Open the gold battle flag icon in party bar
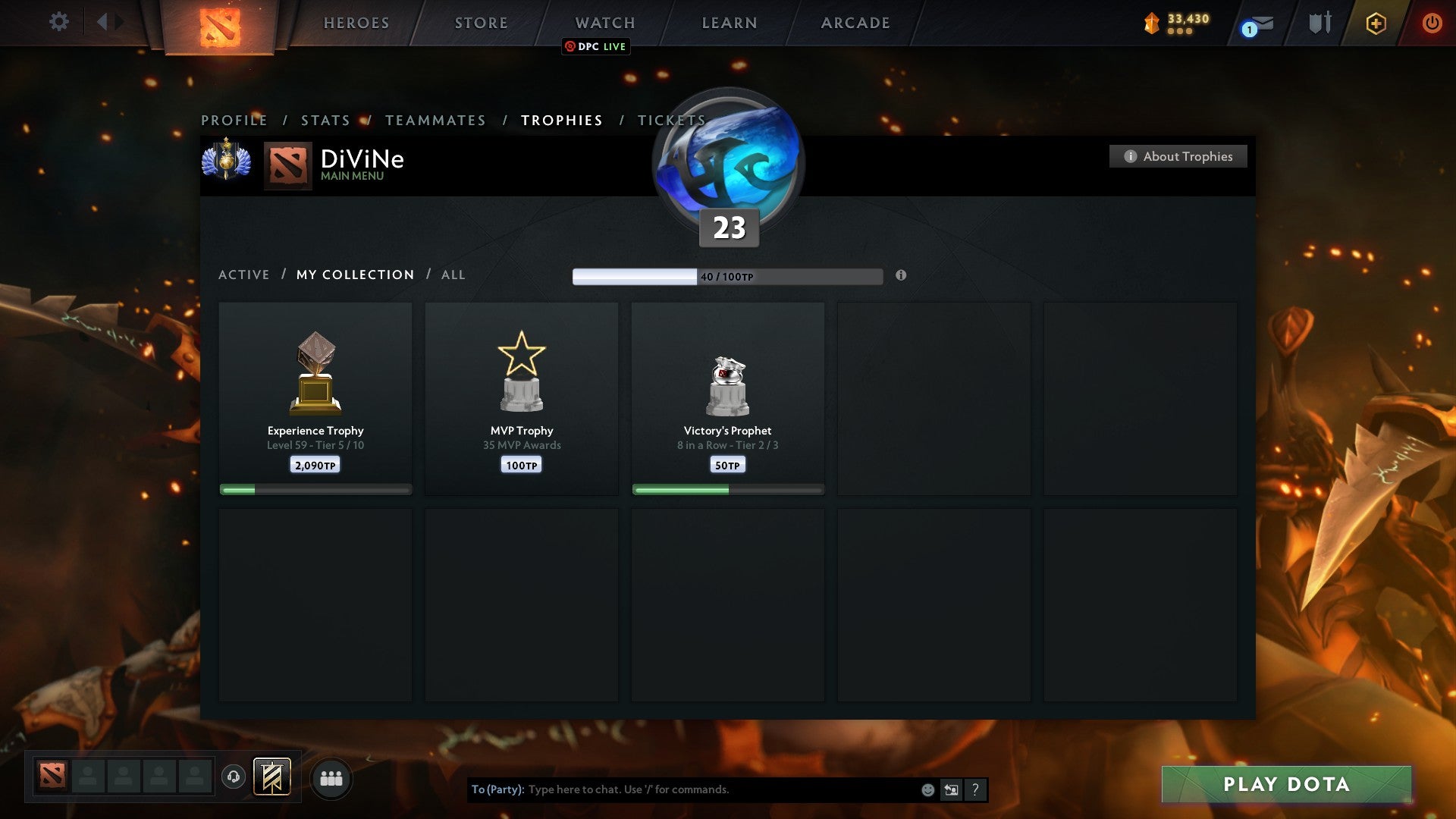The height and width of the screenshot is (819, 1456). [273, 777]
